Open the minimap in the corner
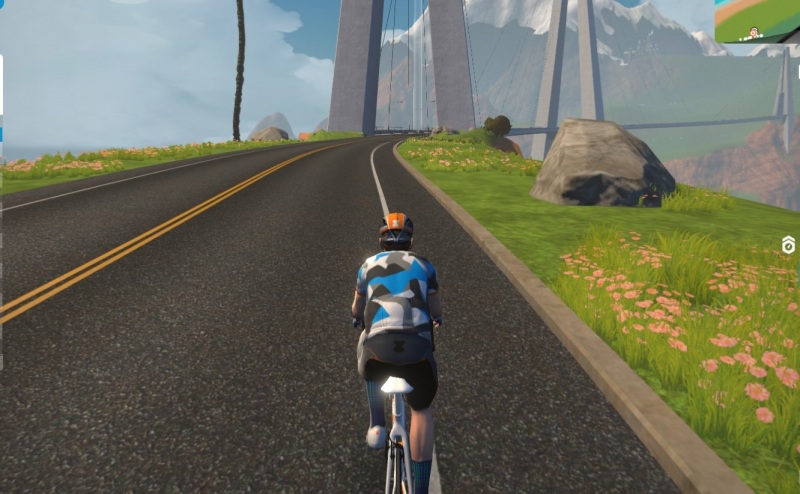Image resolution: width=800 pixels, height=494 pixels. point(757,21)
